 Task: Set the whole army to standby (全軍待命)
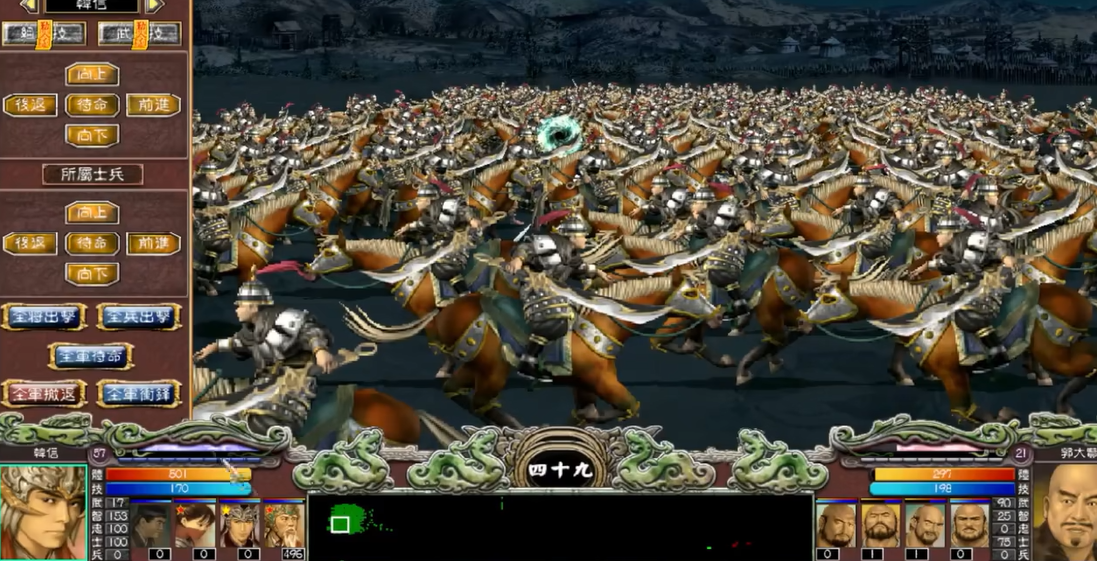pos(91,356)
